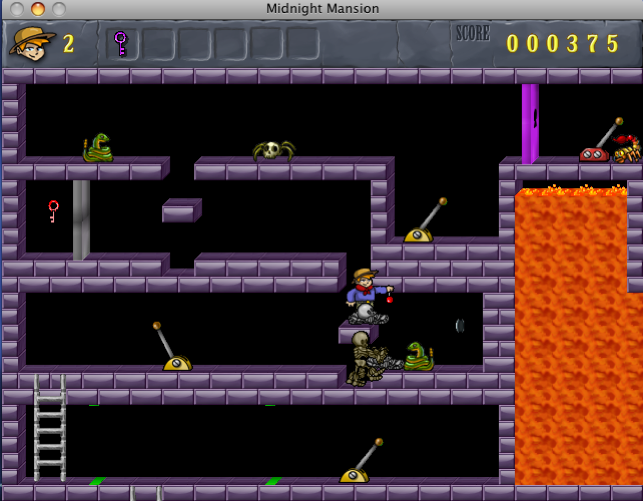Minimize the Midnight Mansion window
643x501 pixels.
38,9
